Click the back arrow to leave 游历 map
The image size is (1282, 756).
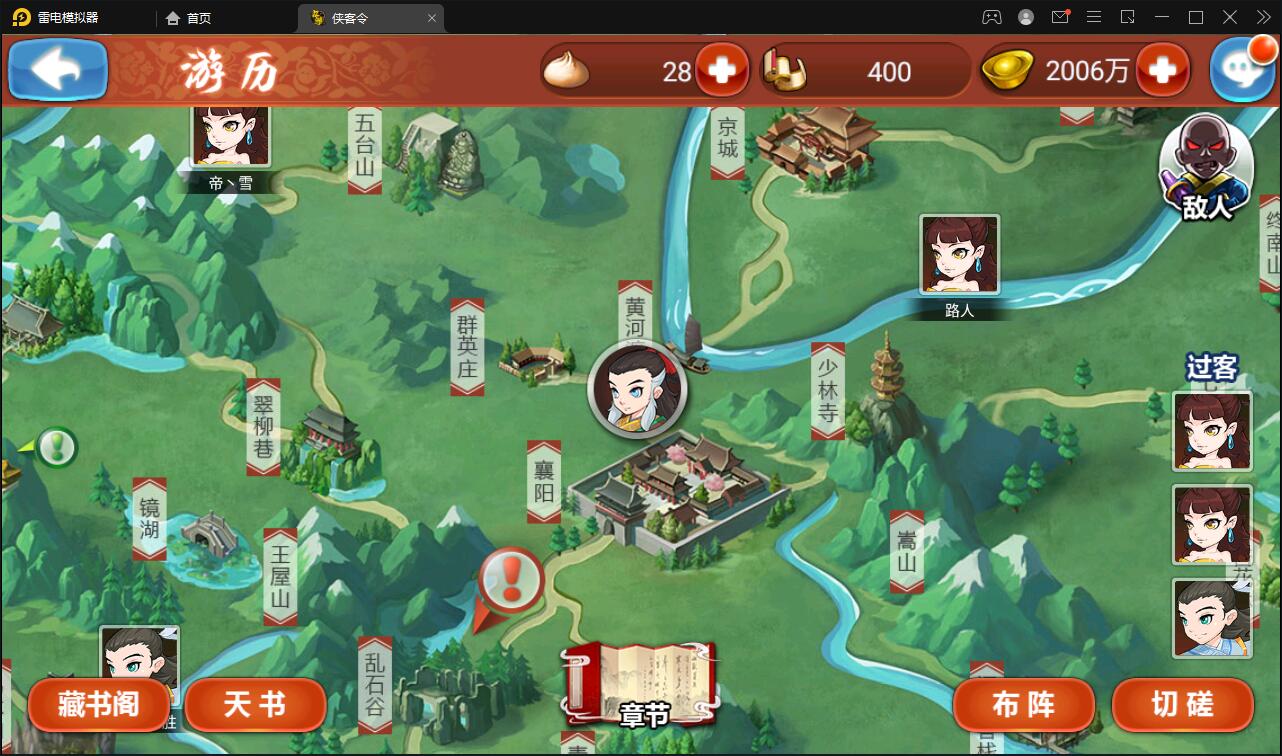56,69
